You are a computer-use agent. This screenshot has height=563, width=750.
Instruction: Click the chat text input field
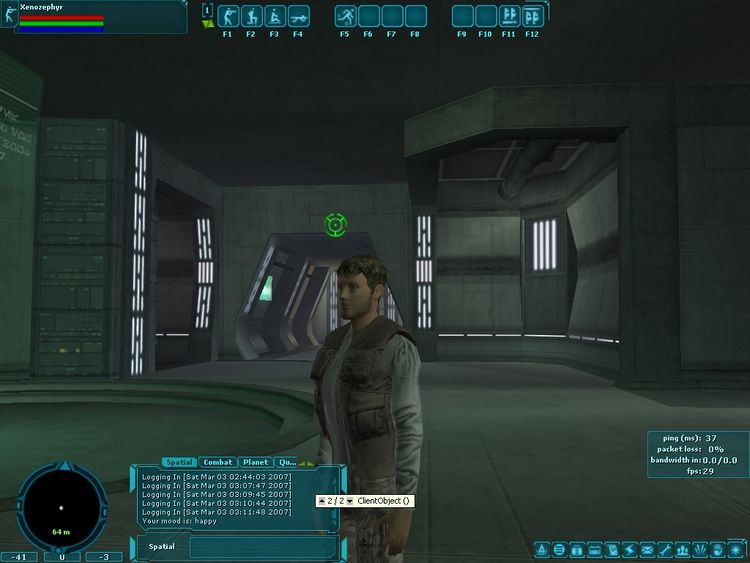coord(263,547)
